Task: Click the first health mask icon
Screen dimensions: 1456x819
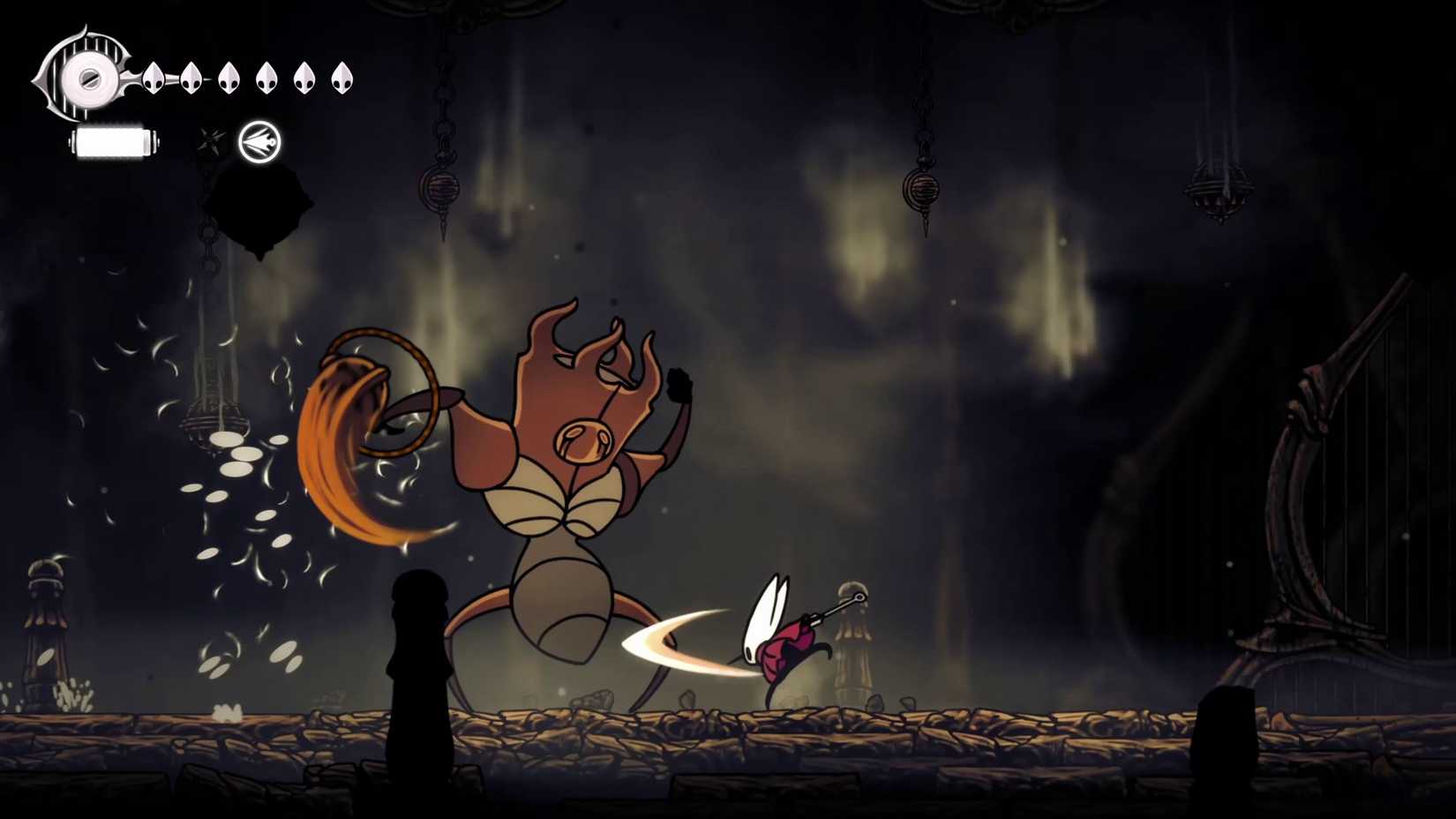Action: (x=154, y=78)
